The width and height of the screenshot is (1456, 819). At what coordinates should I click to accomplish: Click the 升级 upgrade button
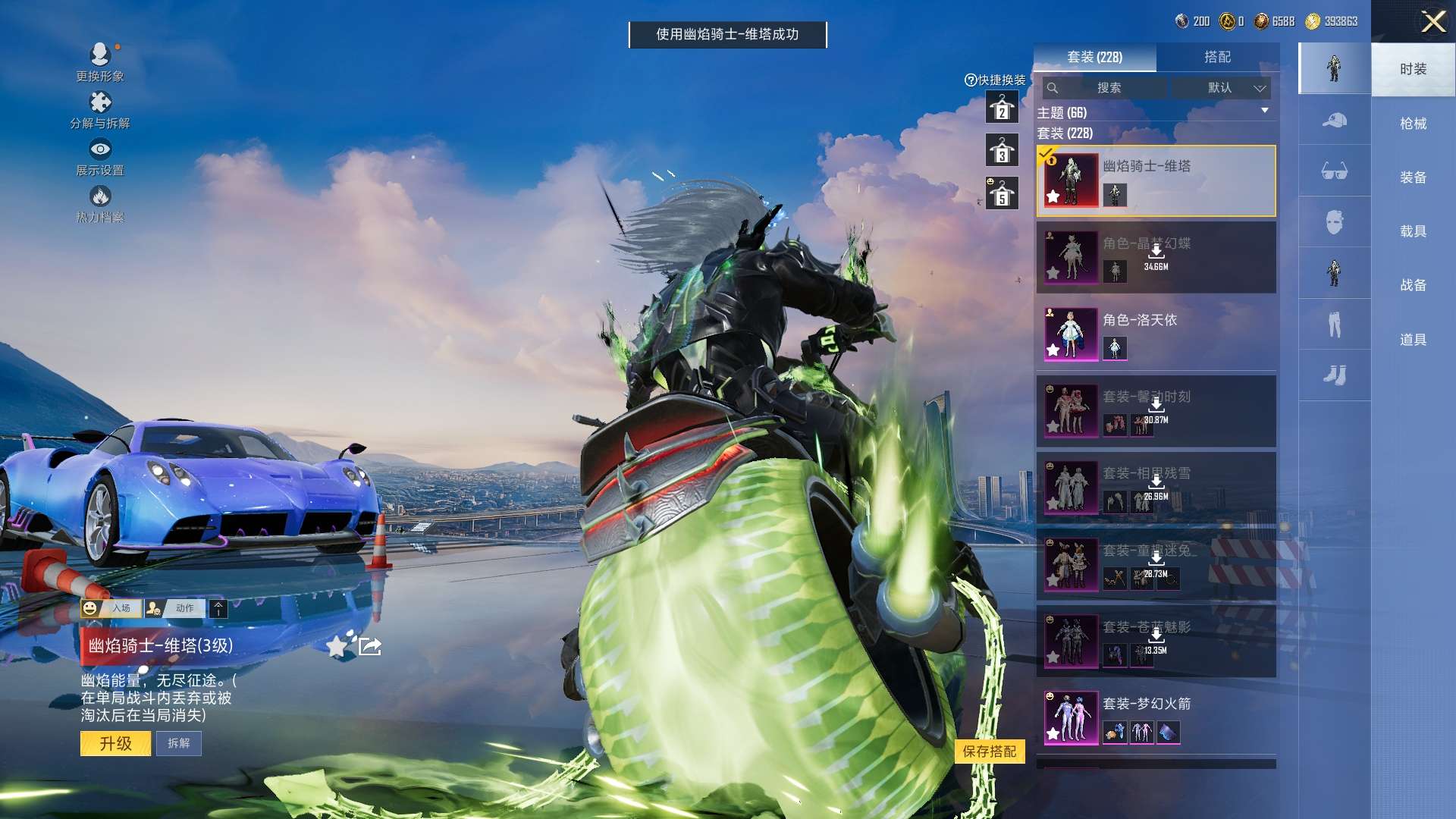click(115, 743)
